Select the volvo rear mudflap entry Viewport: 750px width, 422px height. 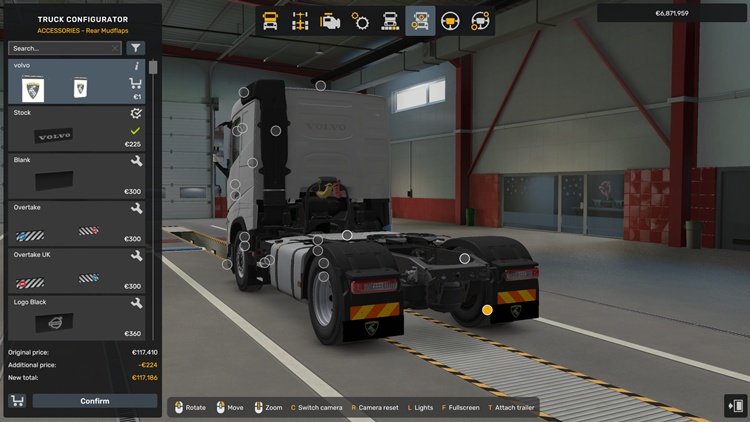(70, 82)
